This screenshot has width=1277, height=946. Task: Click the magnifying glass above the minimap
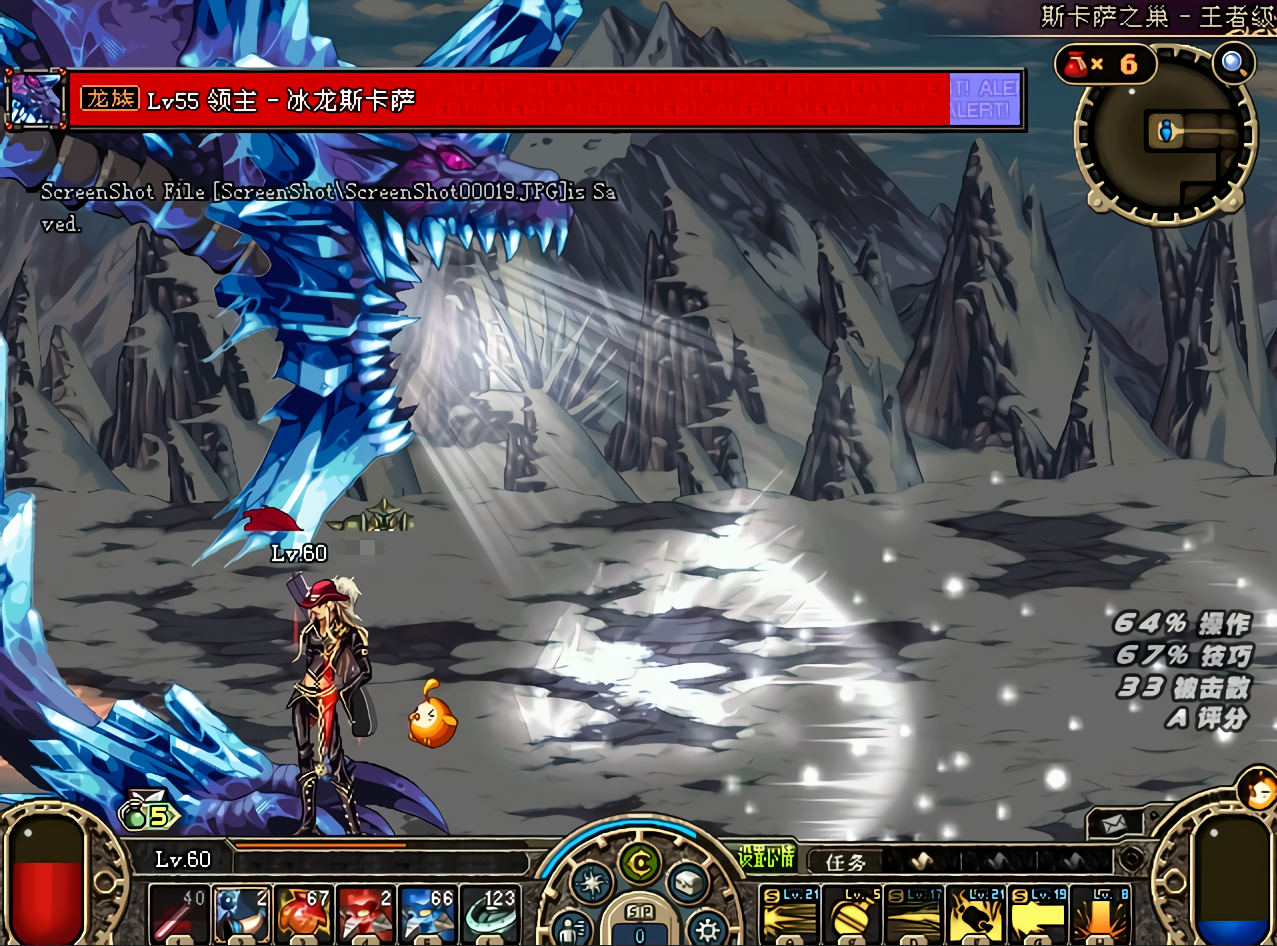point(1233,64)
